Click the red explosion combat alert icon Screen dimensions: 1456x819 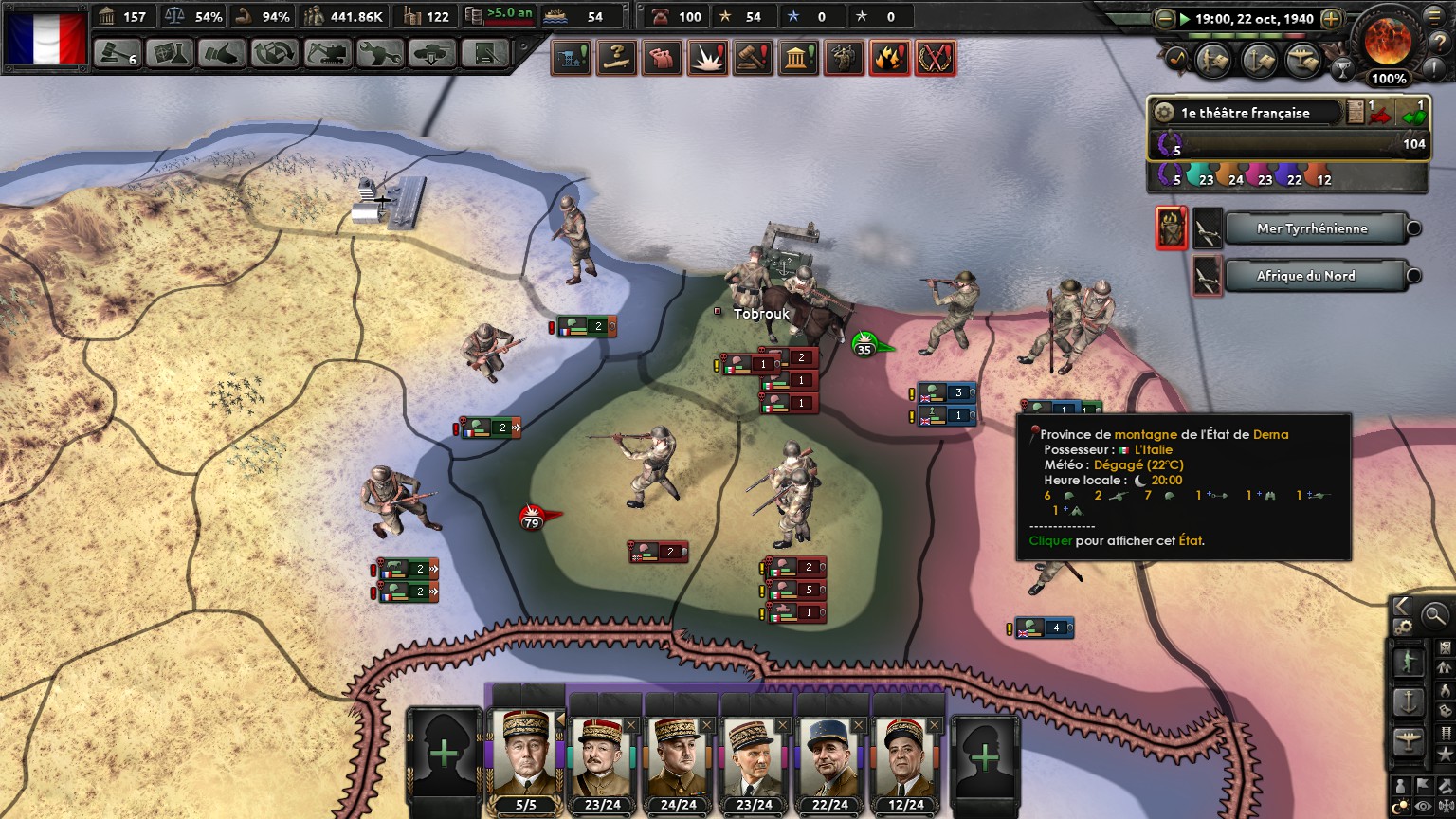click(707, 59)
